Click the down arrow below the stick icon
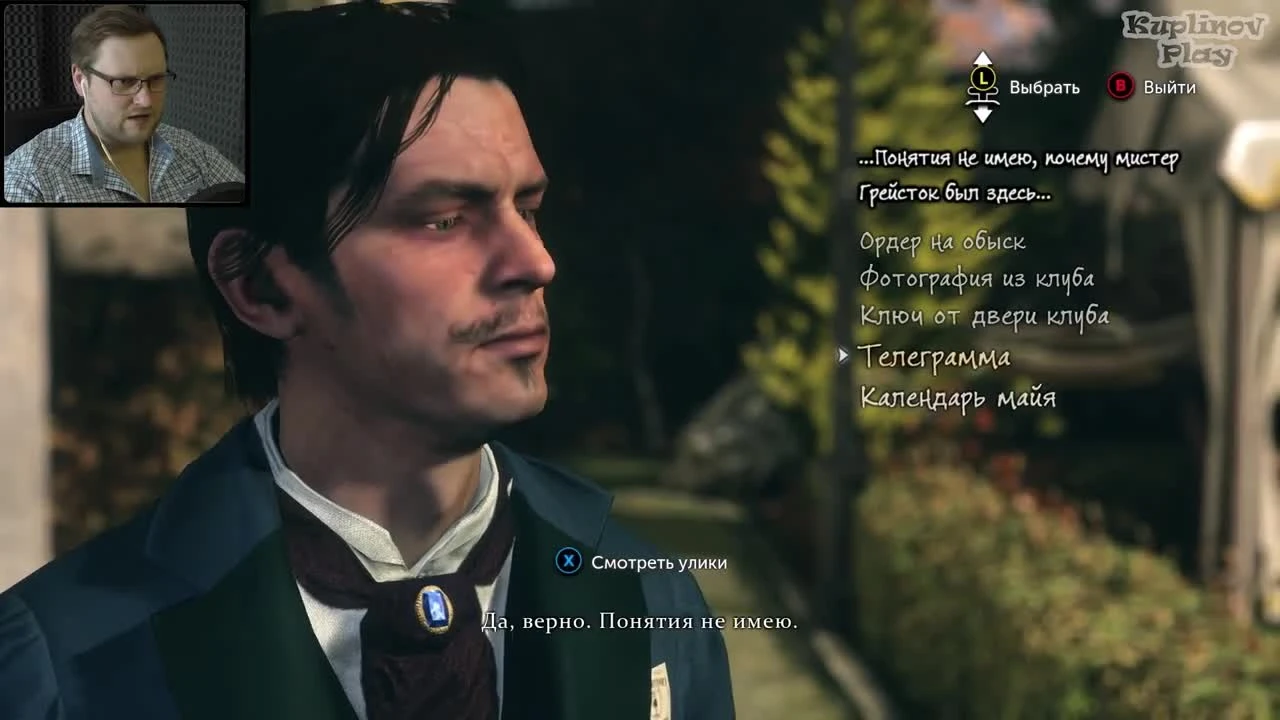The width and height of the screenshot is (1280, 720). point(982,116)
